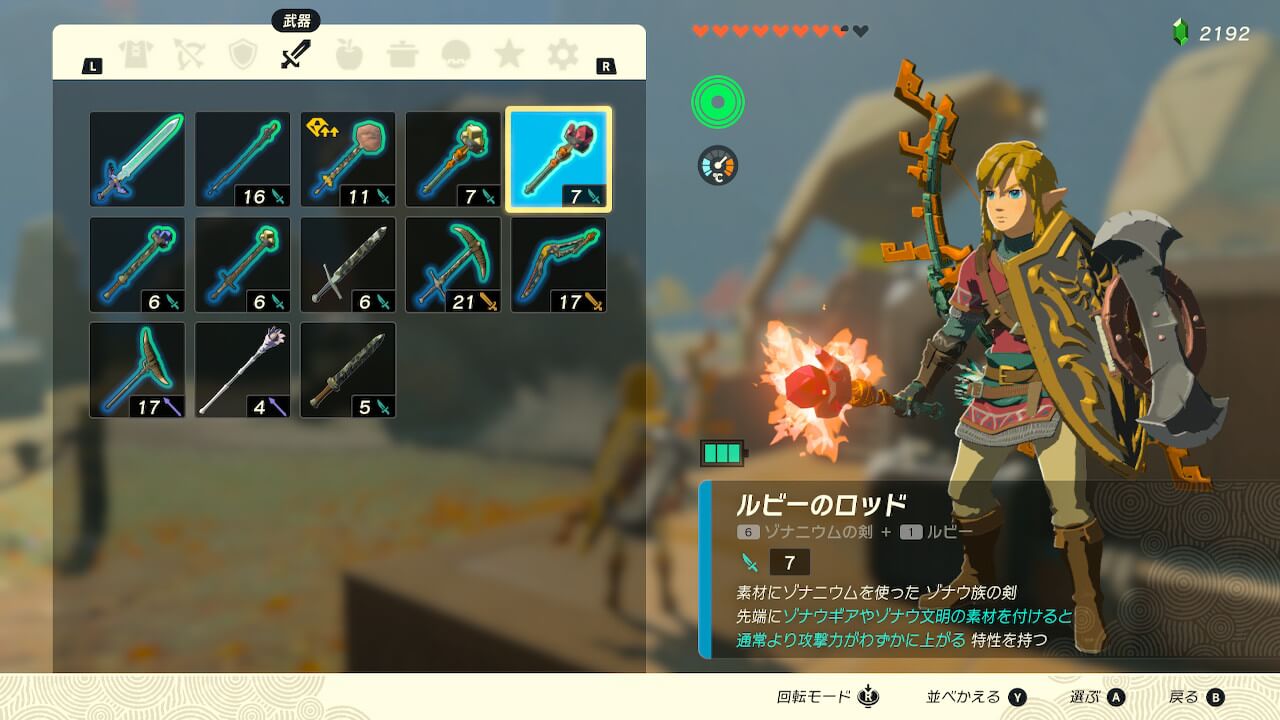
Task: Choose the blue gem rod with attack 6
Action: [x=137, y=265]
